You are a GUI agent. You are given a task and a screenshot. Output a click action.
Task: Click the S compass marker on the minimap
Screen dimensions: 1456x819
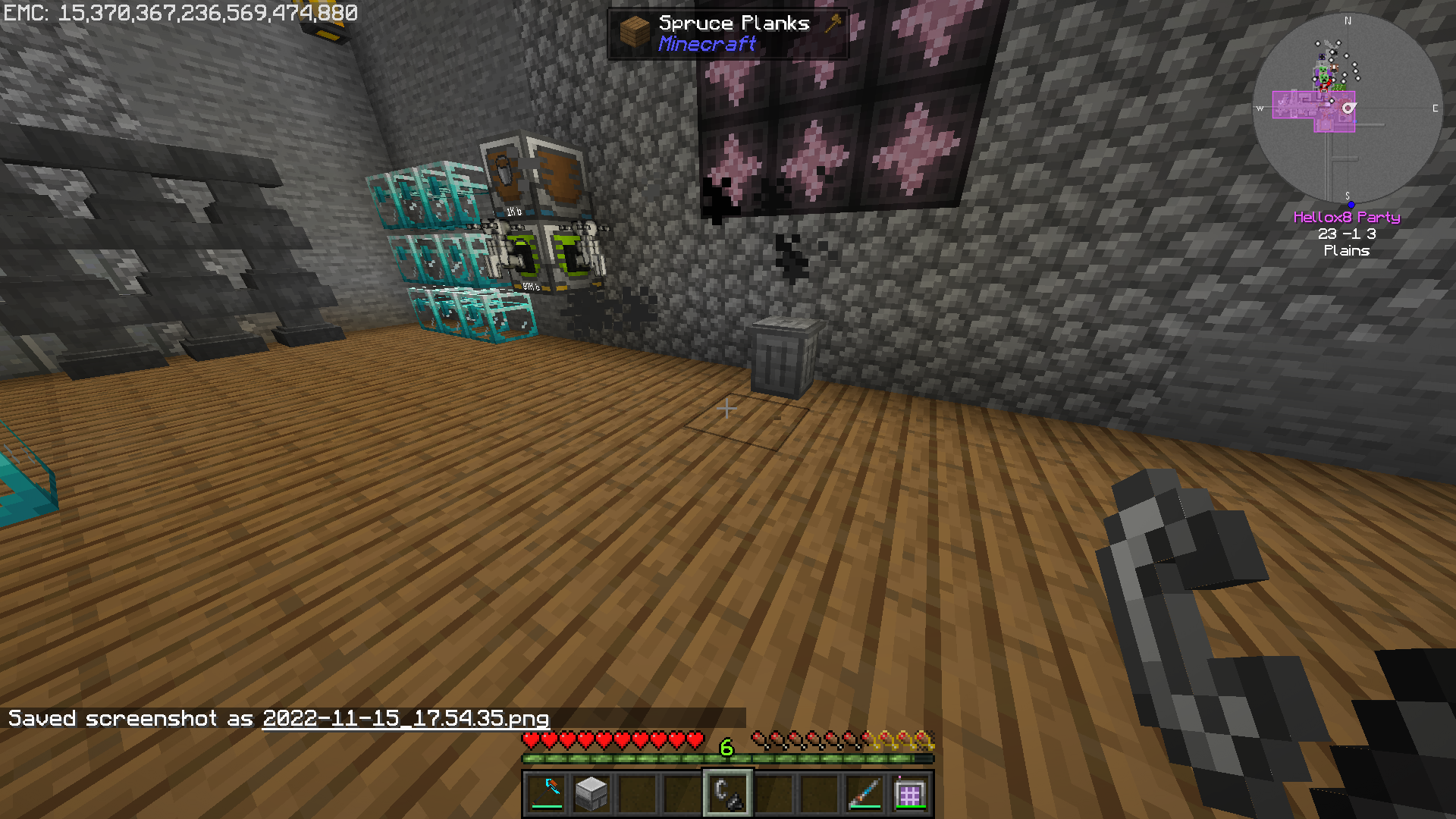click(1348, 195)
